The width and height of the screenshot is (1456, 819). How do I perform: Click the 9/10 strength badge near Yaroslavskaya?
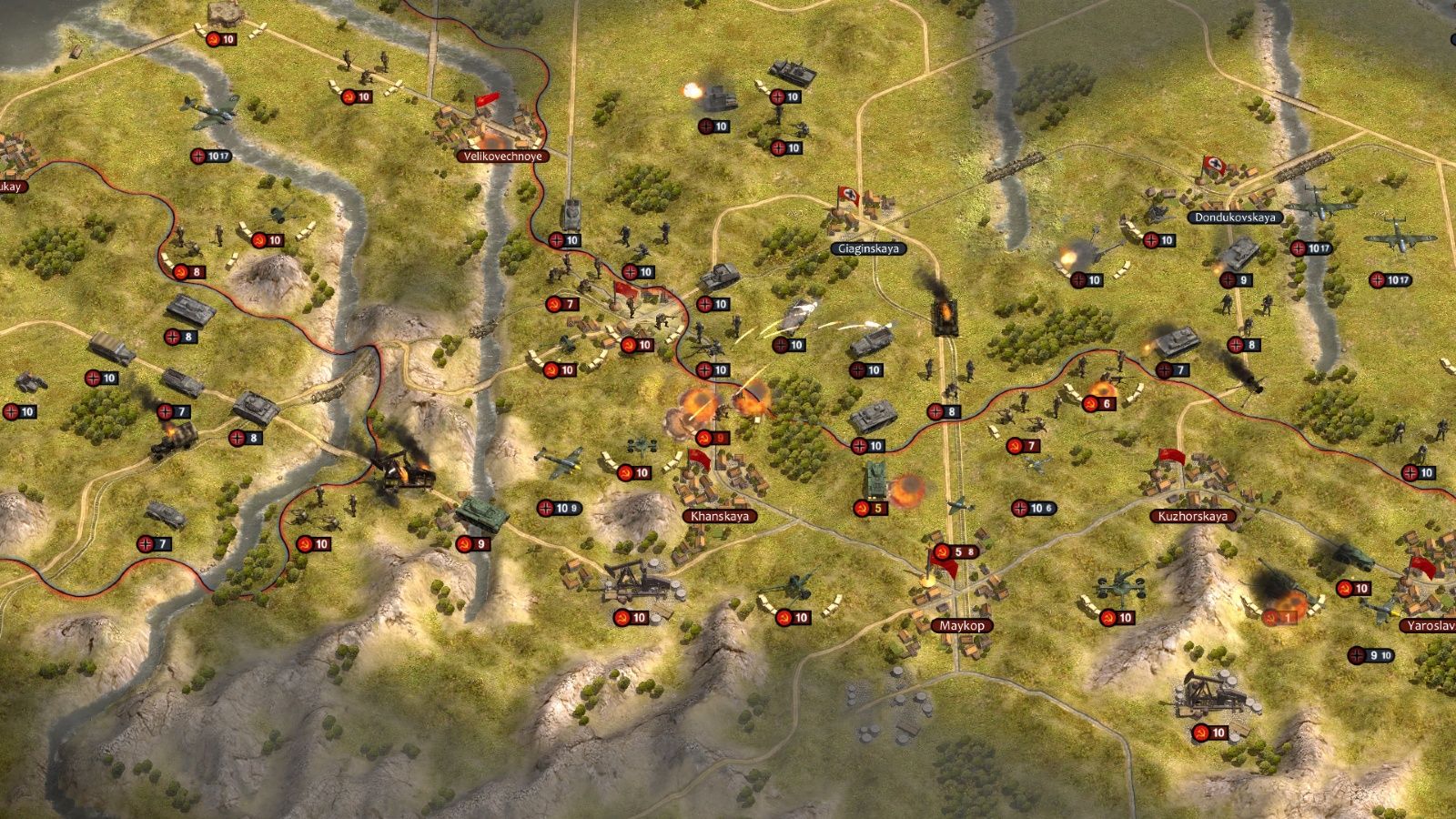tap(1370, 653)
